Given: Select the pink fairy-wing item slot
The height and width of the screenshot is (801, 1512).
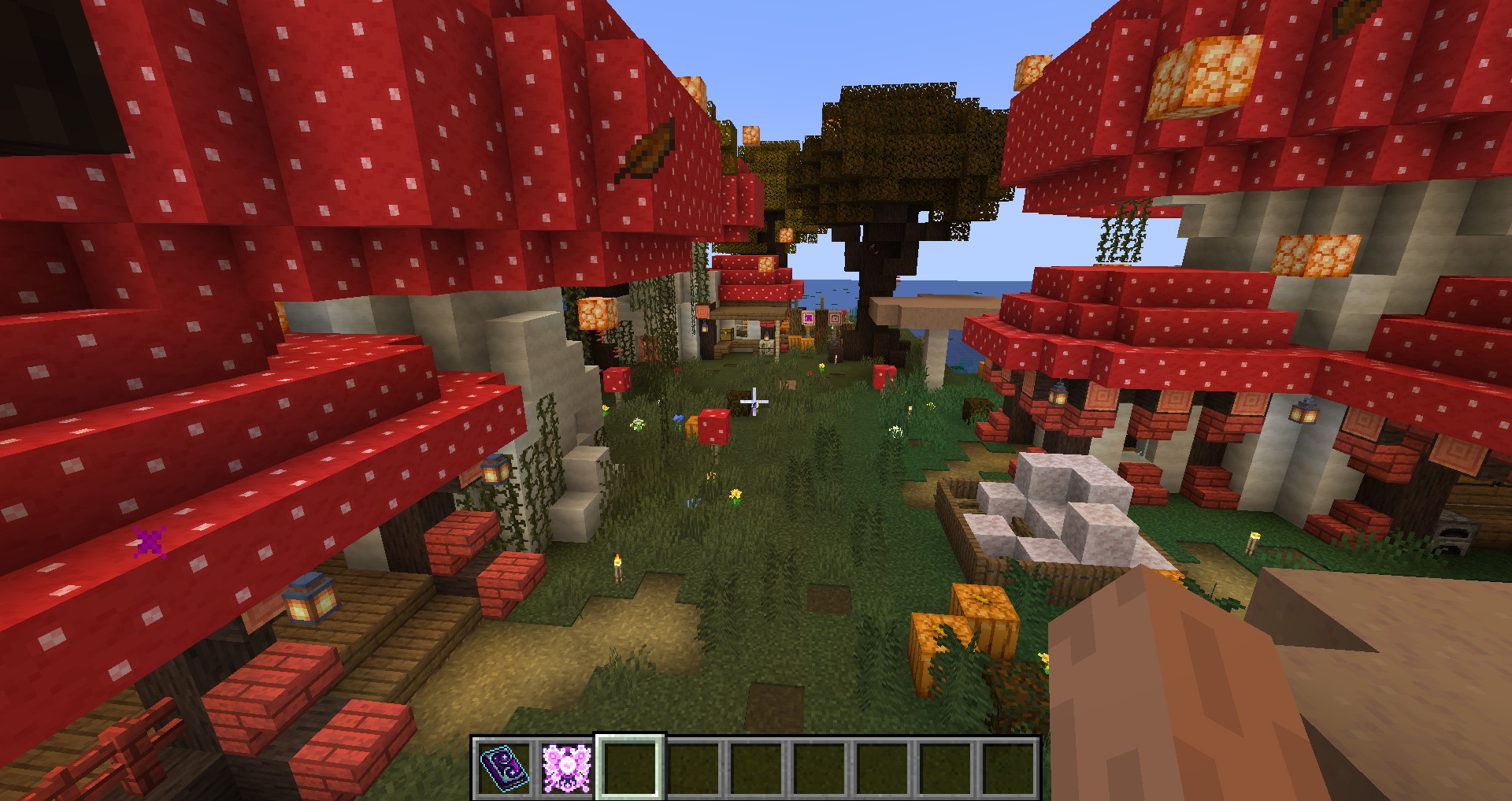Looking at the screenshot, I should pyautogui.click(x=566, y=767).
